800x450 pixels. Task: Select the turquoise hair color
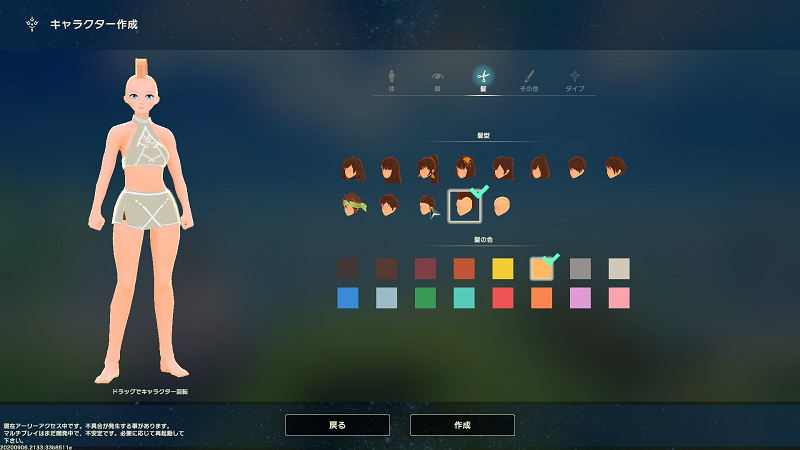click(464, 298)
